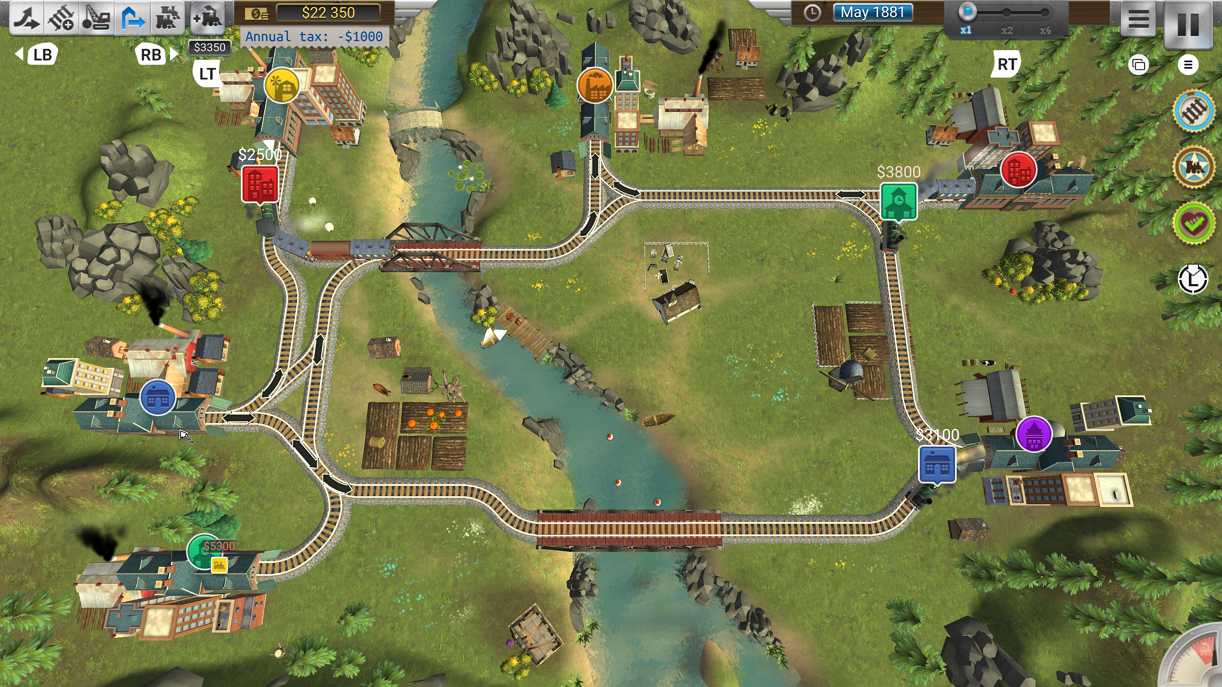Select the orange factory station marker
The width and height of the screenshot is (1222, 687).
(x=594, y=87)
